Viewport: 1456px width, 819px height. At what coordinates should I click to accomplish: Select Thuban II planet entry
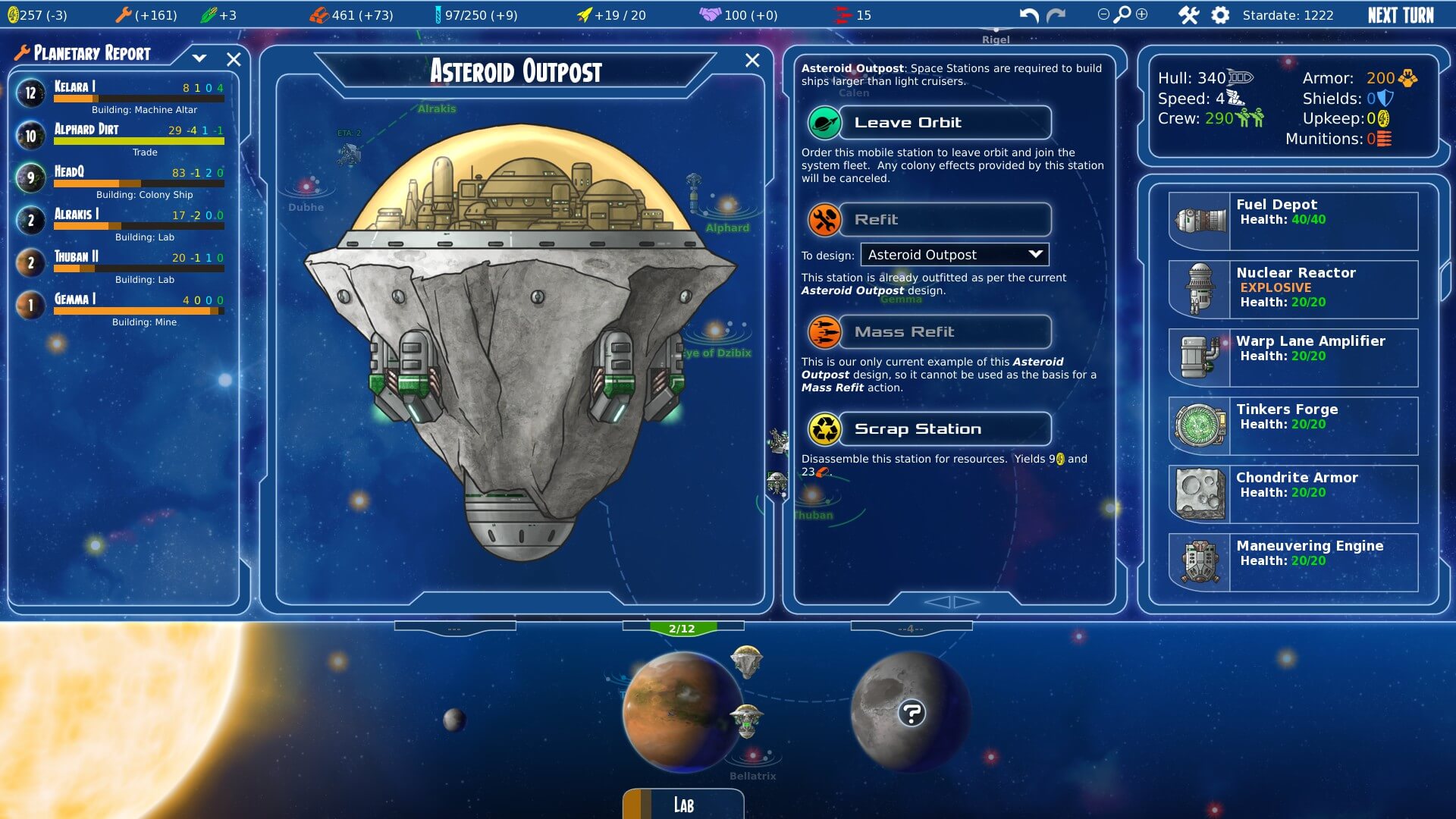(121, 263)
